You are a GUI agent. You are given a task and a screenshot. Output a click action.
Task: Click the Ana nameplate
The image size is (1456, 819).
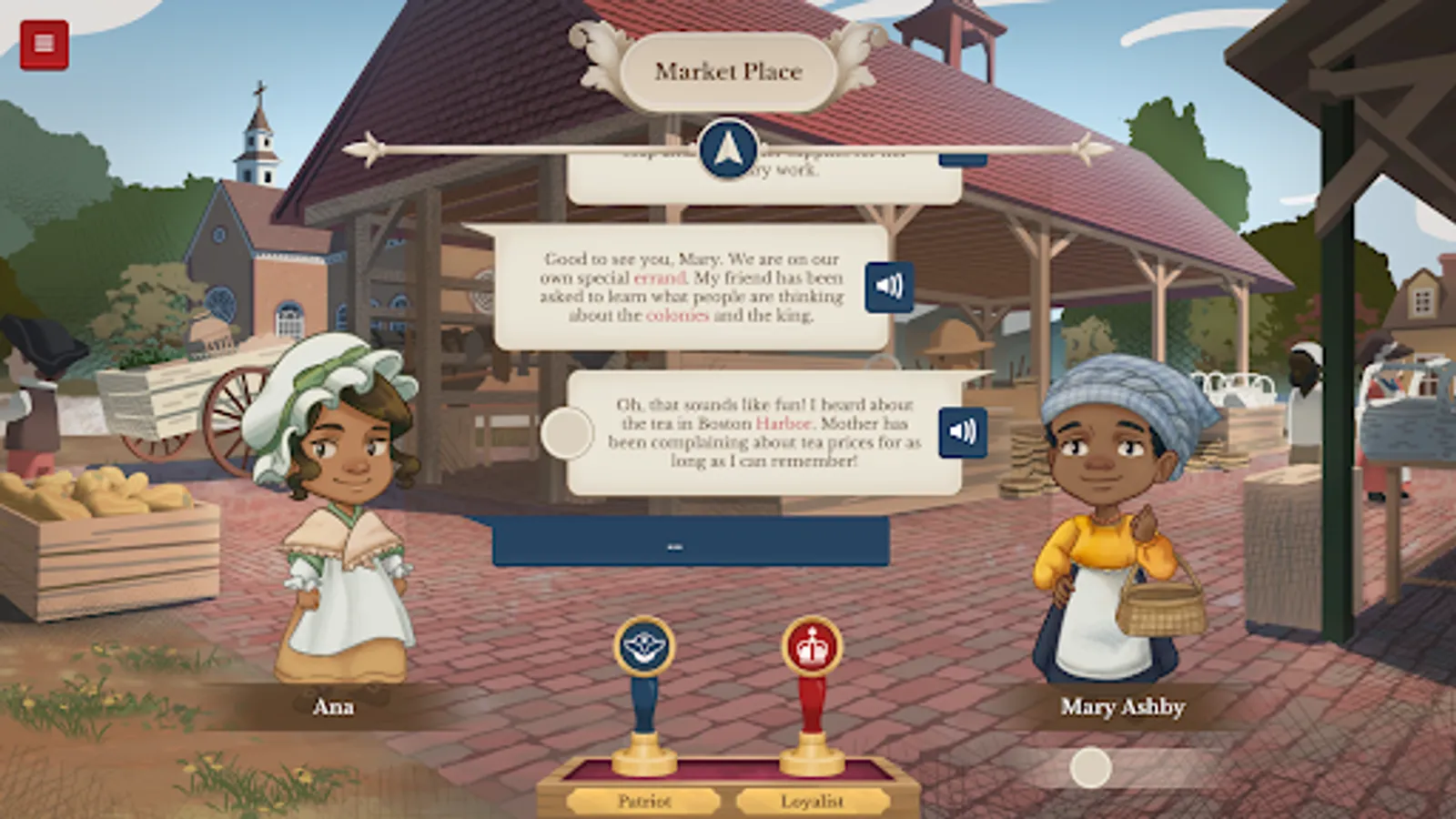point(334,708)
